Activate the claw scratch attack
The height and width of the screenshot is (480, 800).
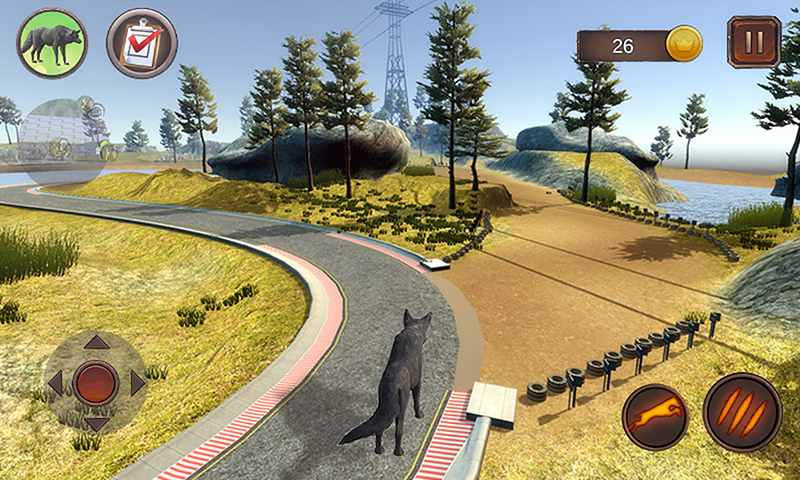pos(742,413)
